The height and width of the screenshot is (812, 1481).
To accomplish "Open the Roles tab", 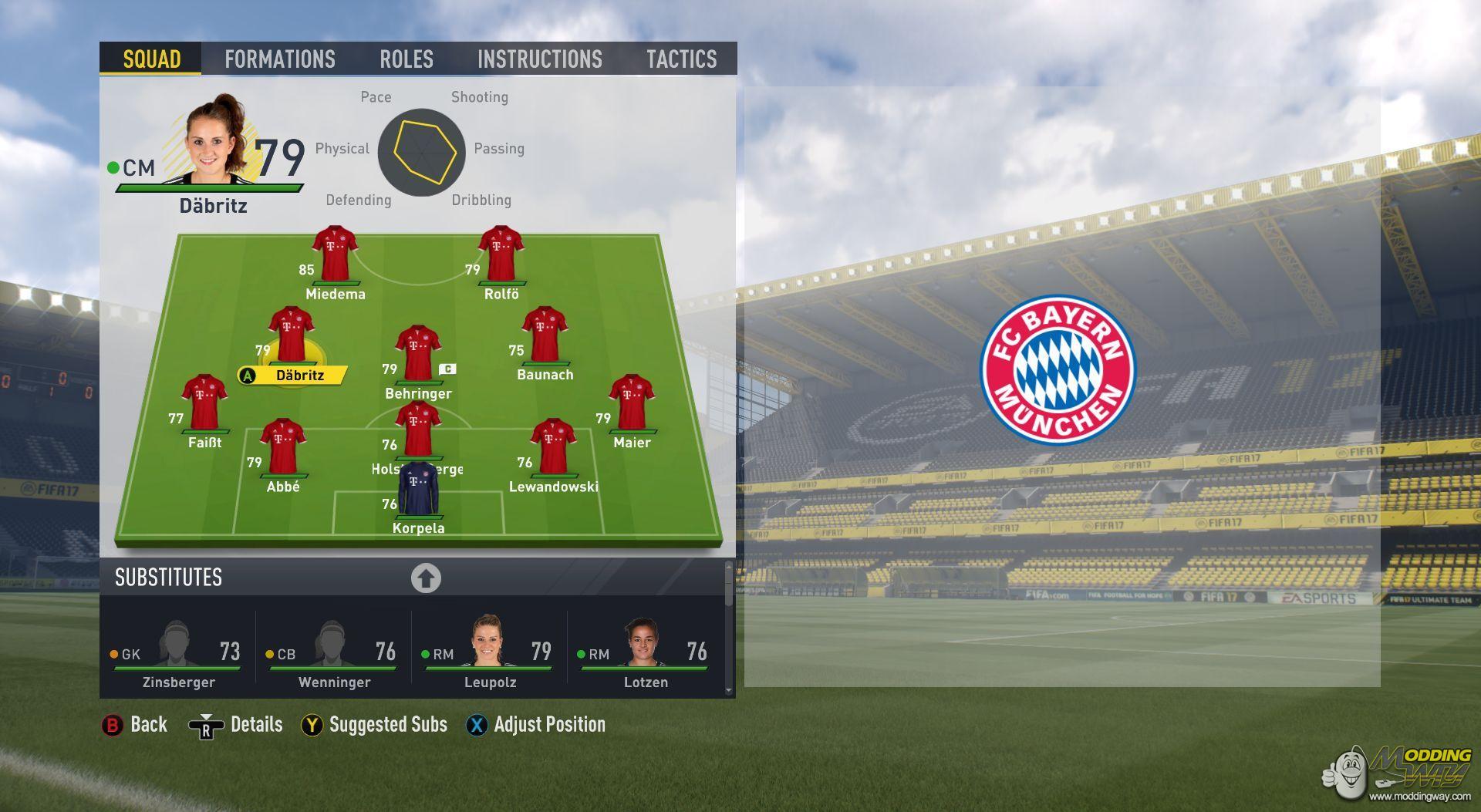I will pos(406,59).
